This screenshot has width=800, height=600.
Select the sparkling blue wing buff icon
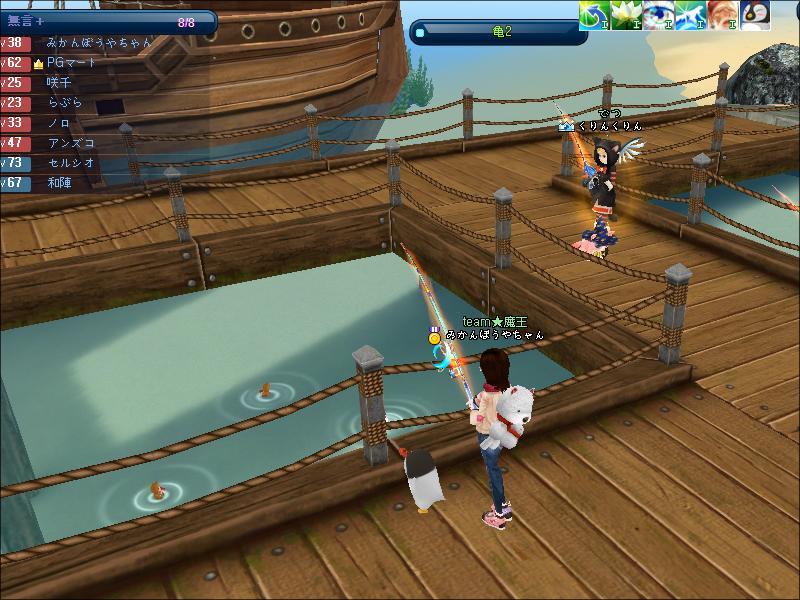(690, 15)
